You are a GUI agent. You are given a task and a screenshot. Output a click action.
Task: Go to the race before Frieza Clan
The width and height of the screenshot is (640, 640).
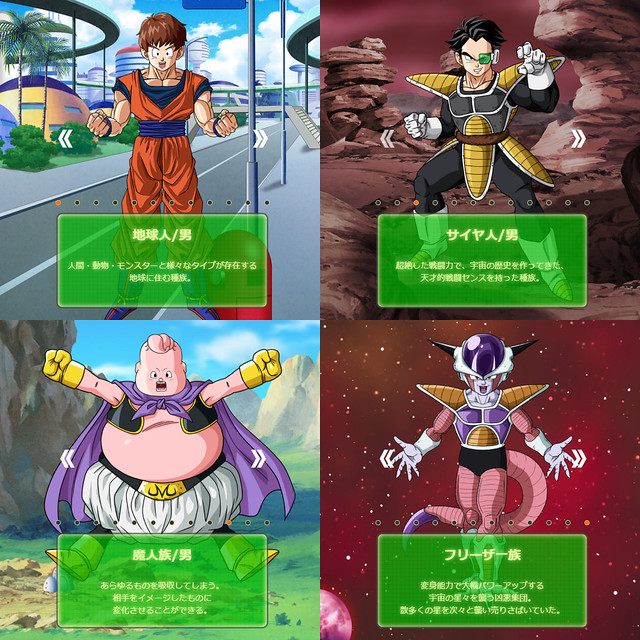pyautogui.click(x=388, y=458)
